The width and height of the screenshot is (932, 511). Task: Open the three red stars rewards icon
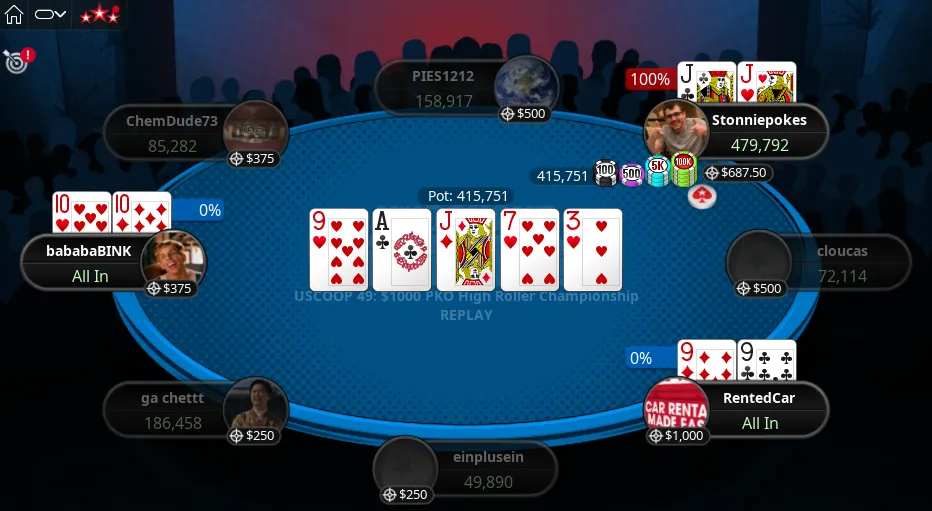tap(99, 15)
